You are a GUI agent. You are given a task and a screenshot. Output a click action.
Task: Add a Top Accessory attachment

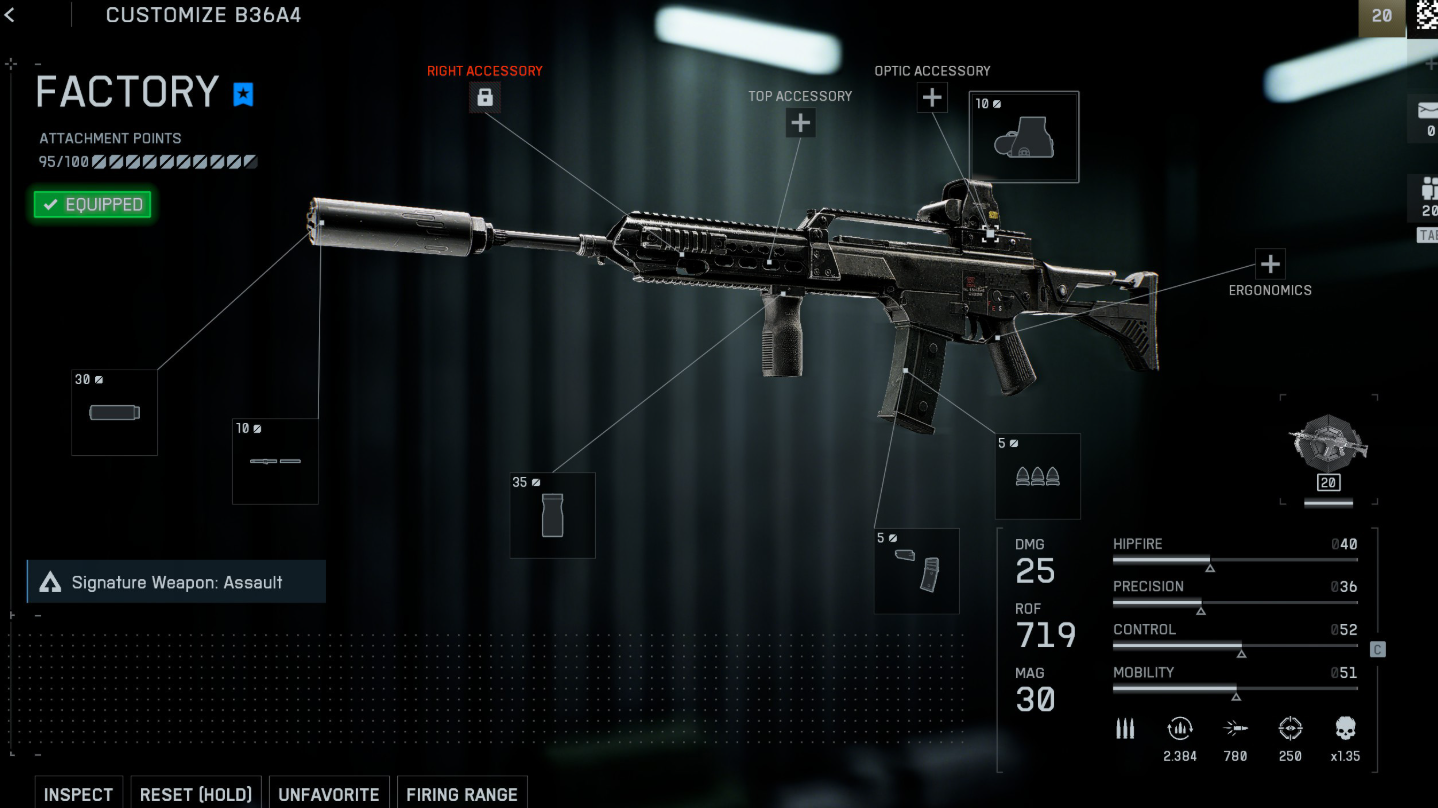coord(800,123)
